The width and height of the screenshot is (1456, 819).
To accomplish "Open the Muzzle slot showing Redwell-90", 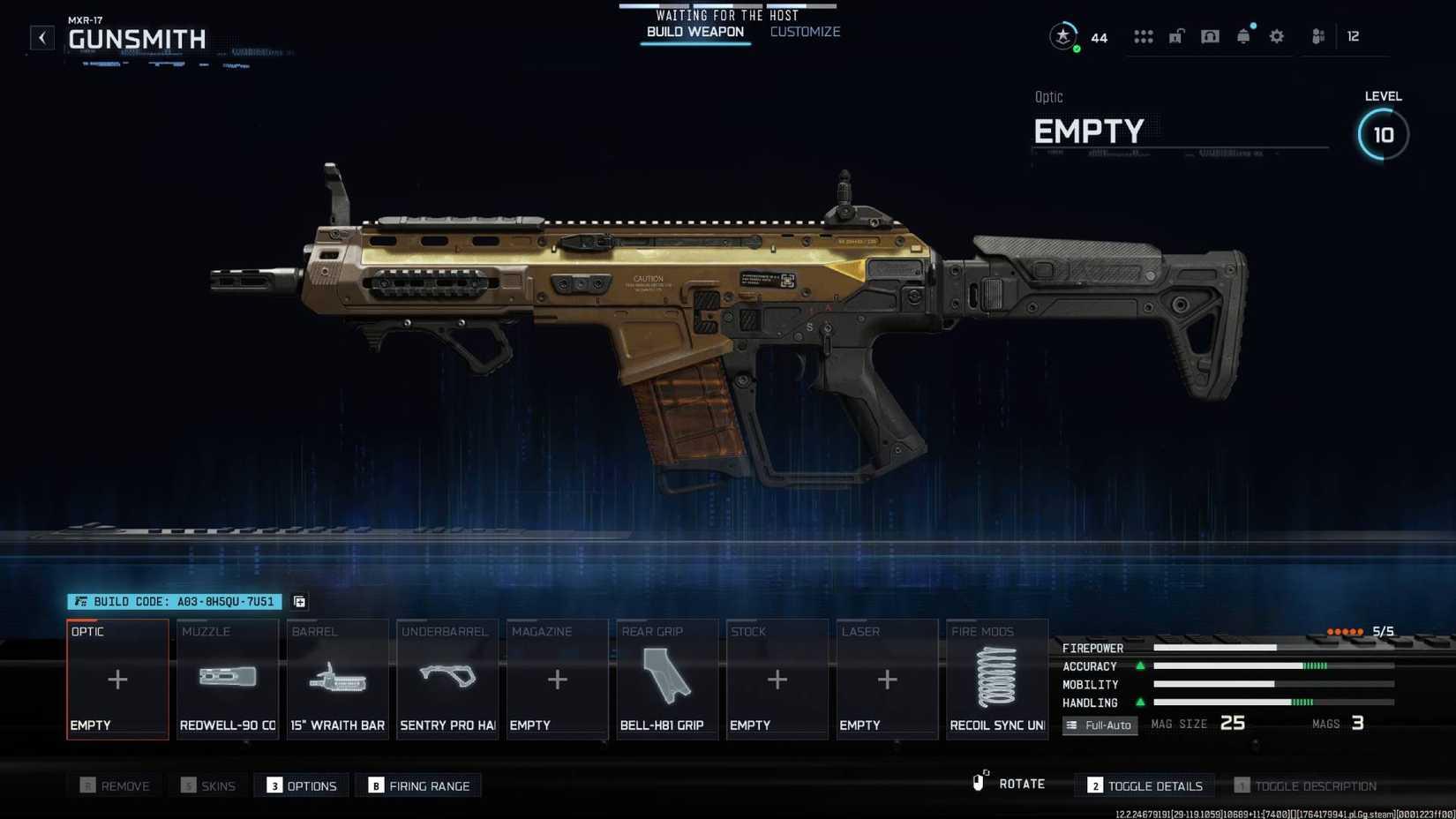I will pyautogui.click(x=227, y=678).
